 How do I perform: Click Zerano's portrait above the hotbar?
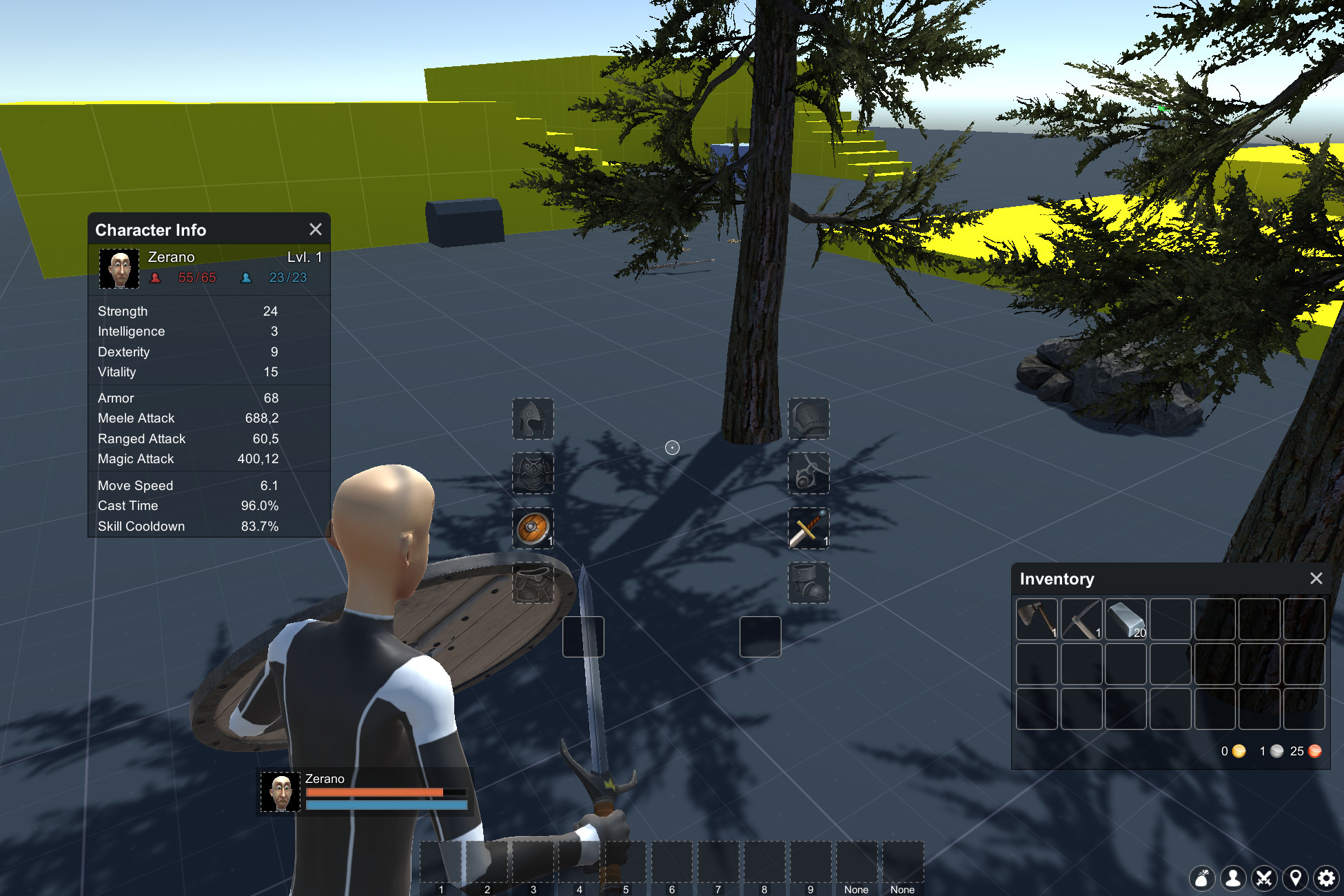point(280,791)
